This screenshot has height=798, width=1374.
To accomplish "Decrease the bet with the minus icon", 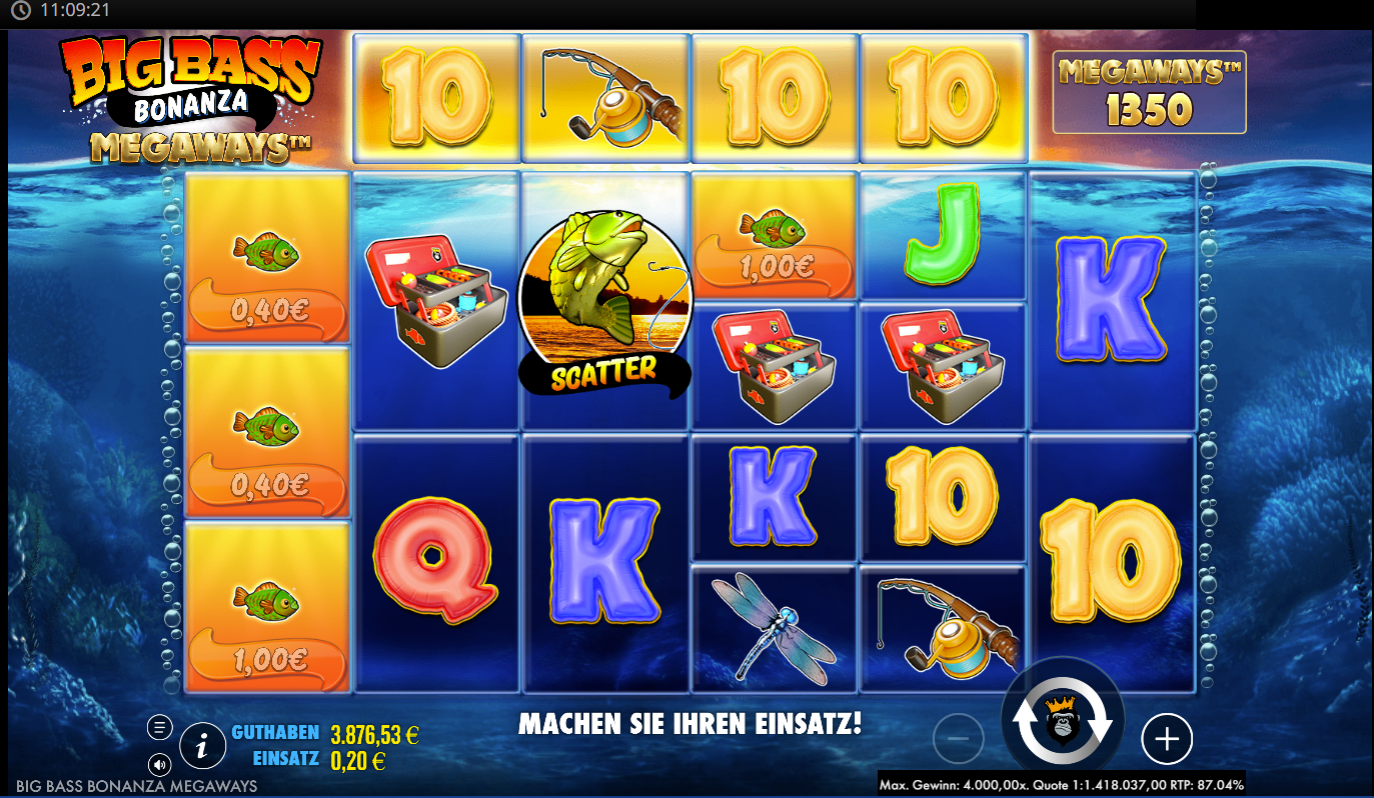I will pyautogui.click(x=960, y=739).
